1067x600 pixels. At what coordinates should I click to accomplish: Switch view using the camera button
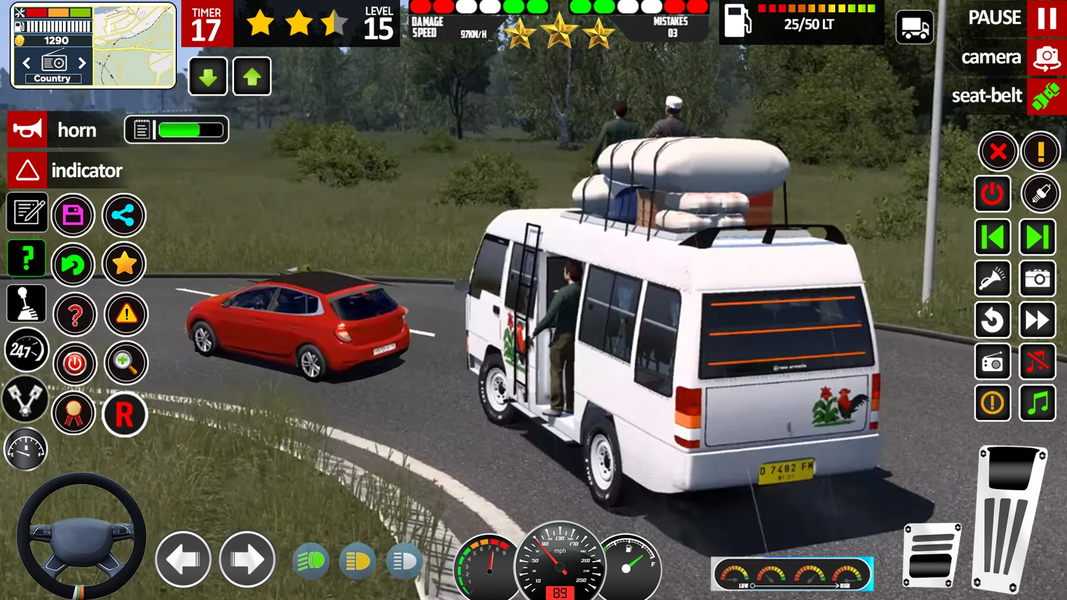coord(1046,57)
